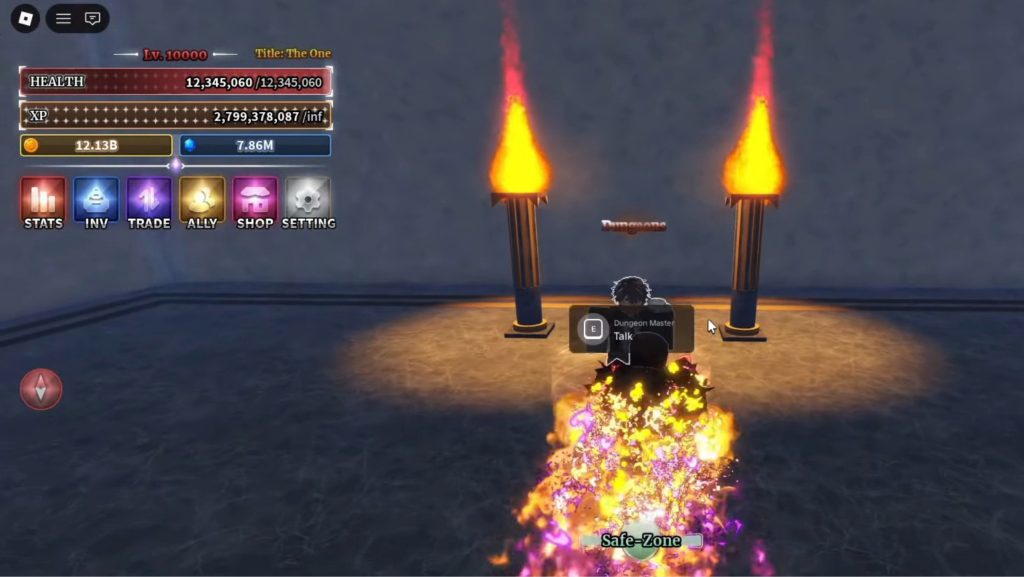Open the Roblox hamburger menu
Screen dimensions: 1024x577
tap(63, 18)
